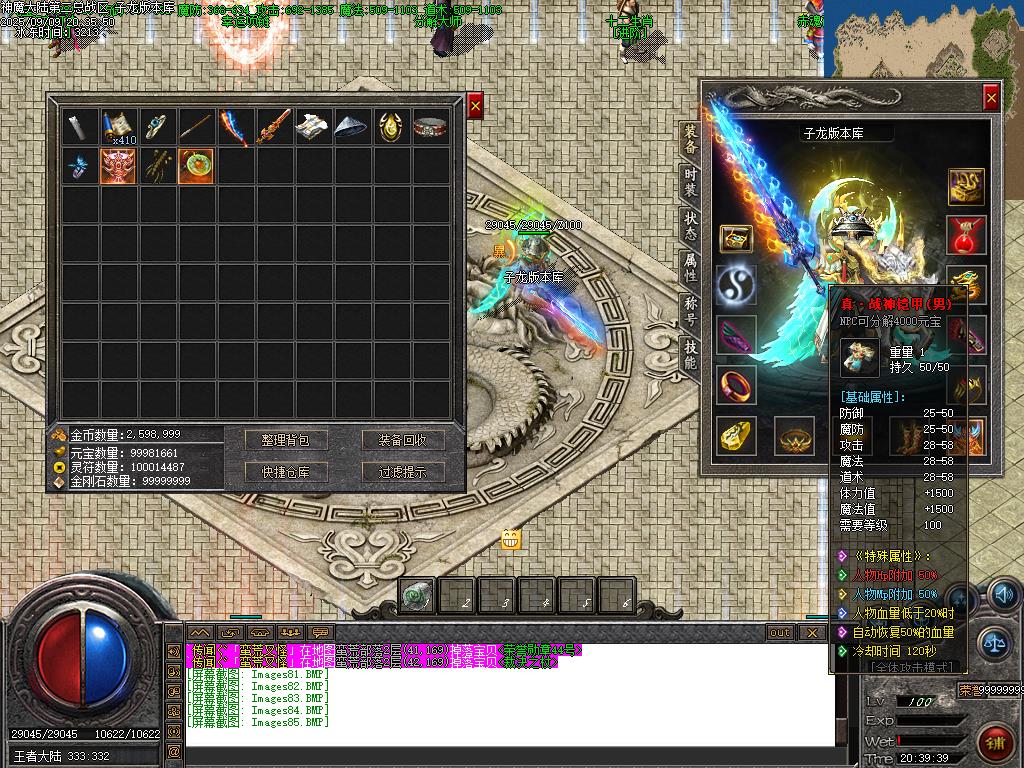Viewport: 1024px width, 768px height.
Task: Click the 整理背包 sort bag button
Action: 286,440
